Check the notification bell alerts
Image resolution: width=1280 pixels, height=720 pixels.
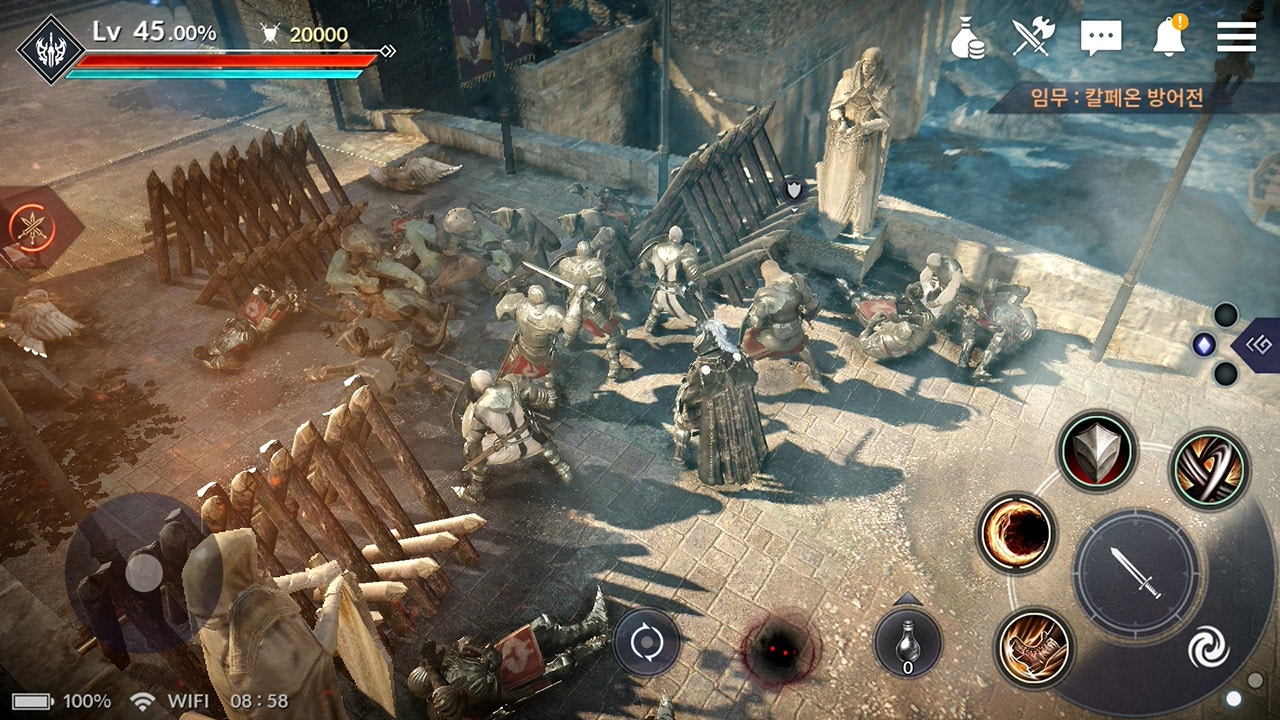pyautogui.click(x=1168, y=37)
